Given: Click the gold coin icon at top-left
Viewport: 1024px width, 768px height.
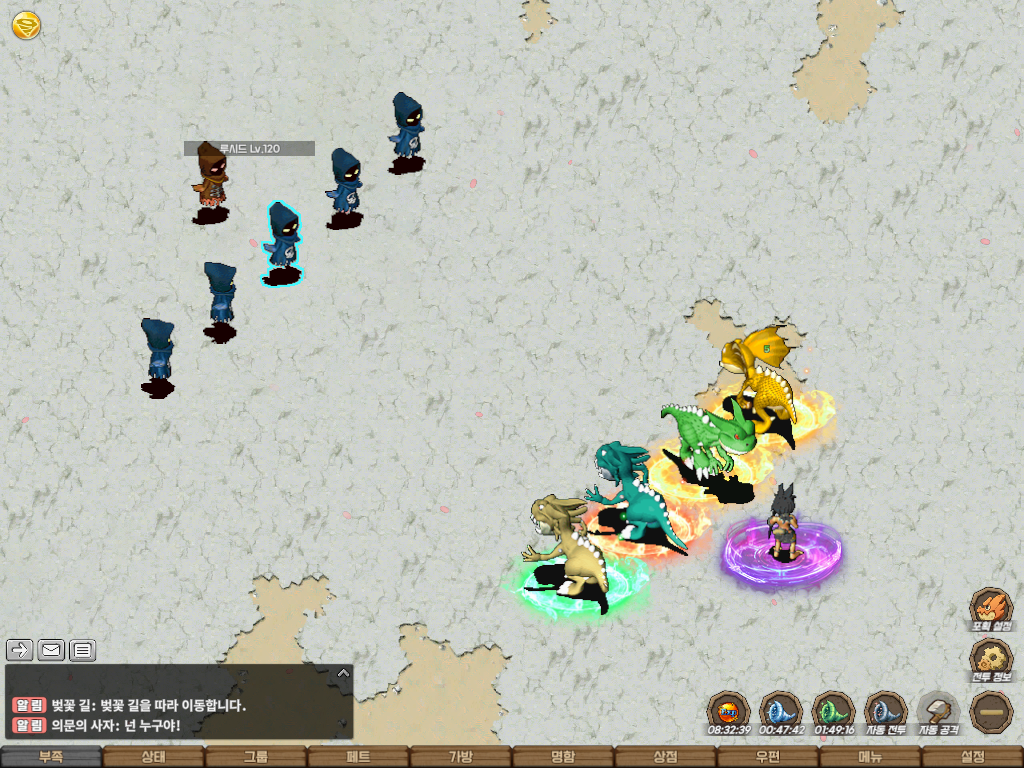Looking at the screenshot, I should tap(26, 25).
